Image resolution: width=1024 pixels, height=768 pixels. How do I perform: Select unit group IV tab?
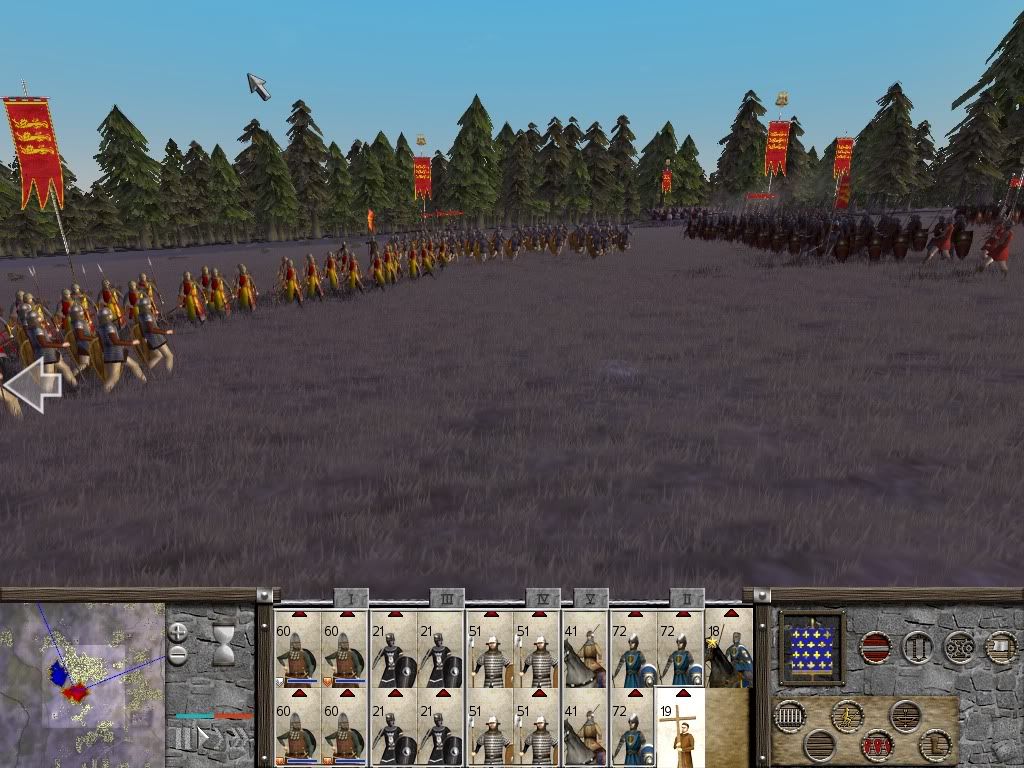point(543,598)
